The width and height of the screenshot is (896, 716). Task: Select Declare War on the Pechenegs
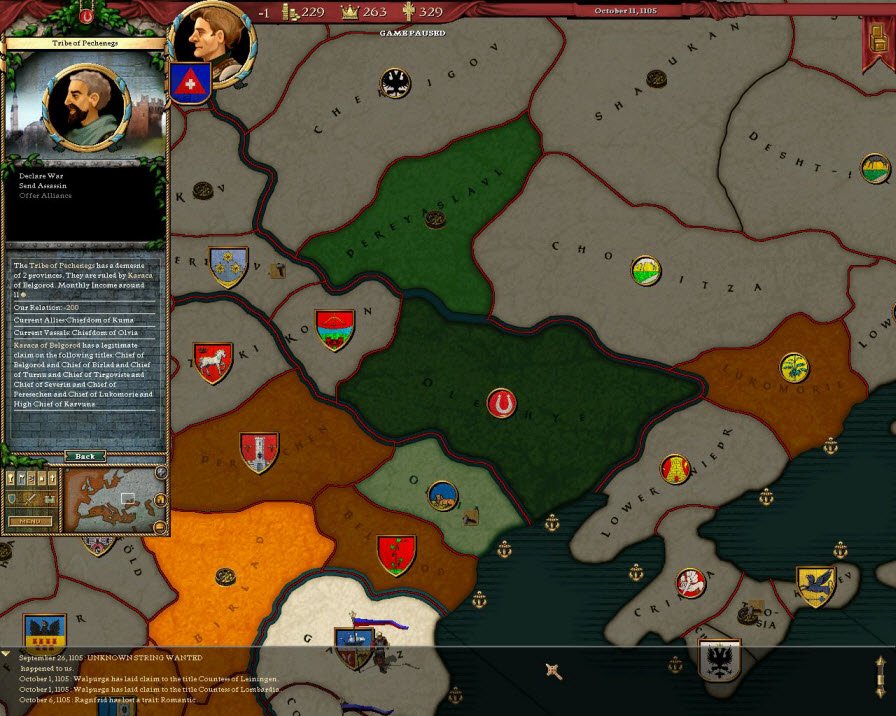(41, 175)
